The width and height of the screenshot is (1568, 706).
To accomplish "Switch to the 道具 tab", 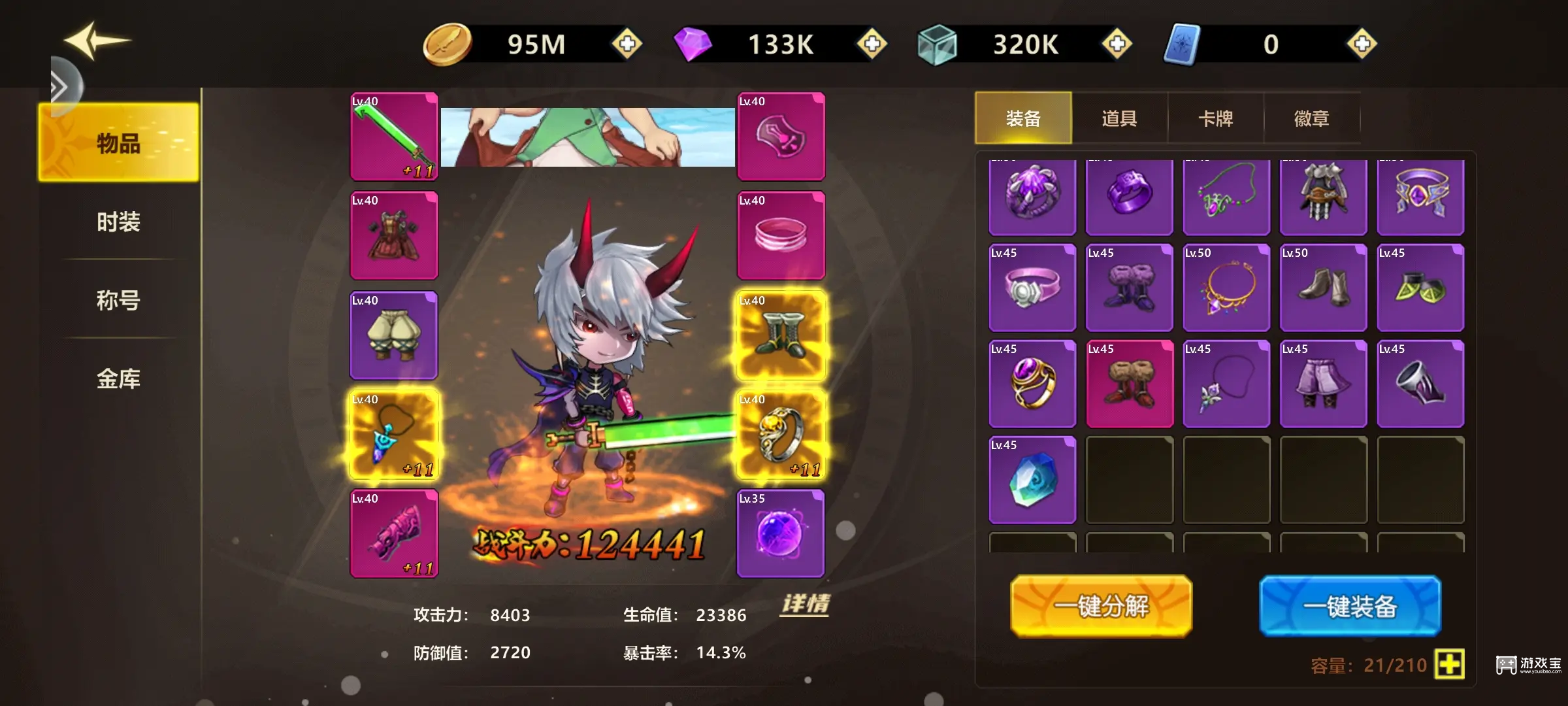I will pyautogui.click(x=1119, y=118).
